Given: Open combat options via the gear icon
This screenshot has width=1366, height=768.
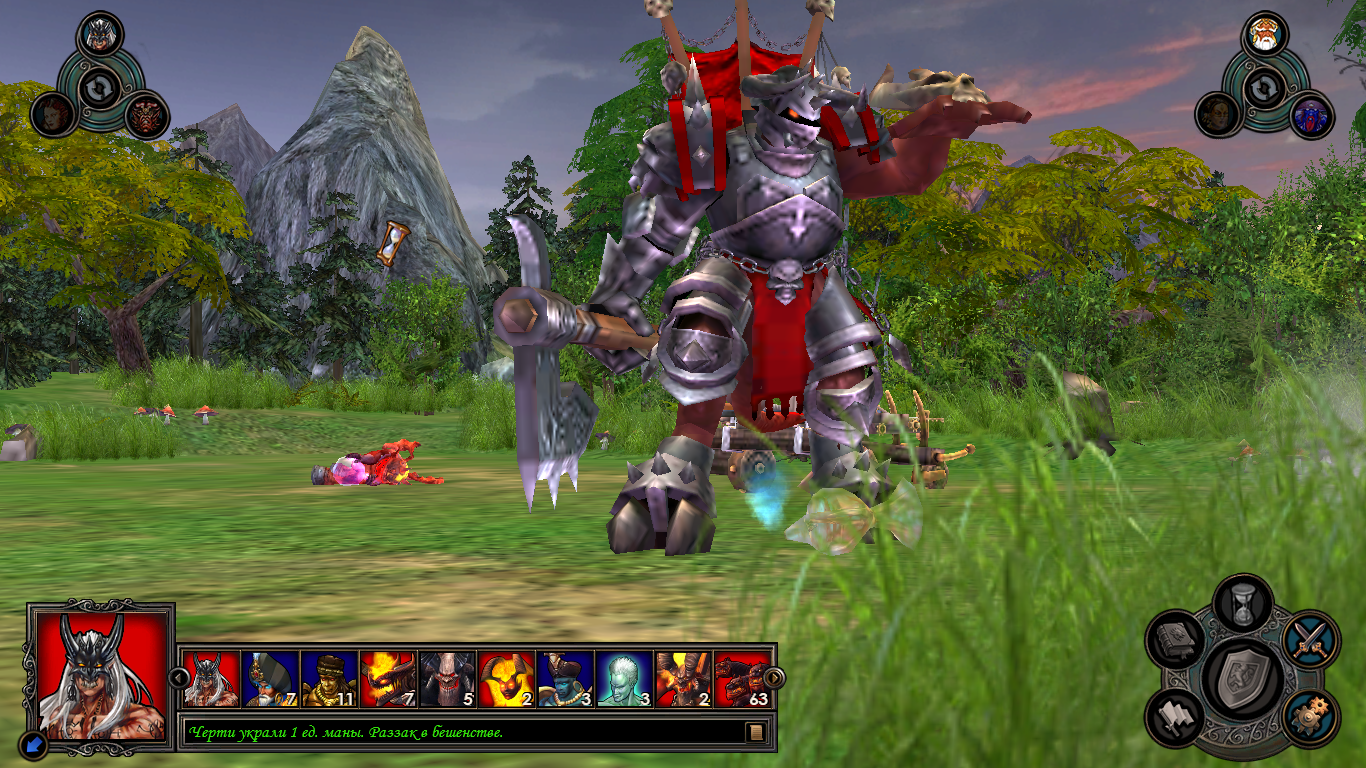Looking at the screenshot, I should (x=1309, y=717).
